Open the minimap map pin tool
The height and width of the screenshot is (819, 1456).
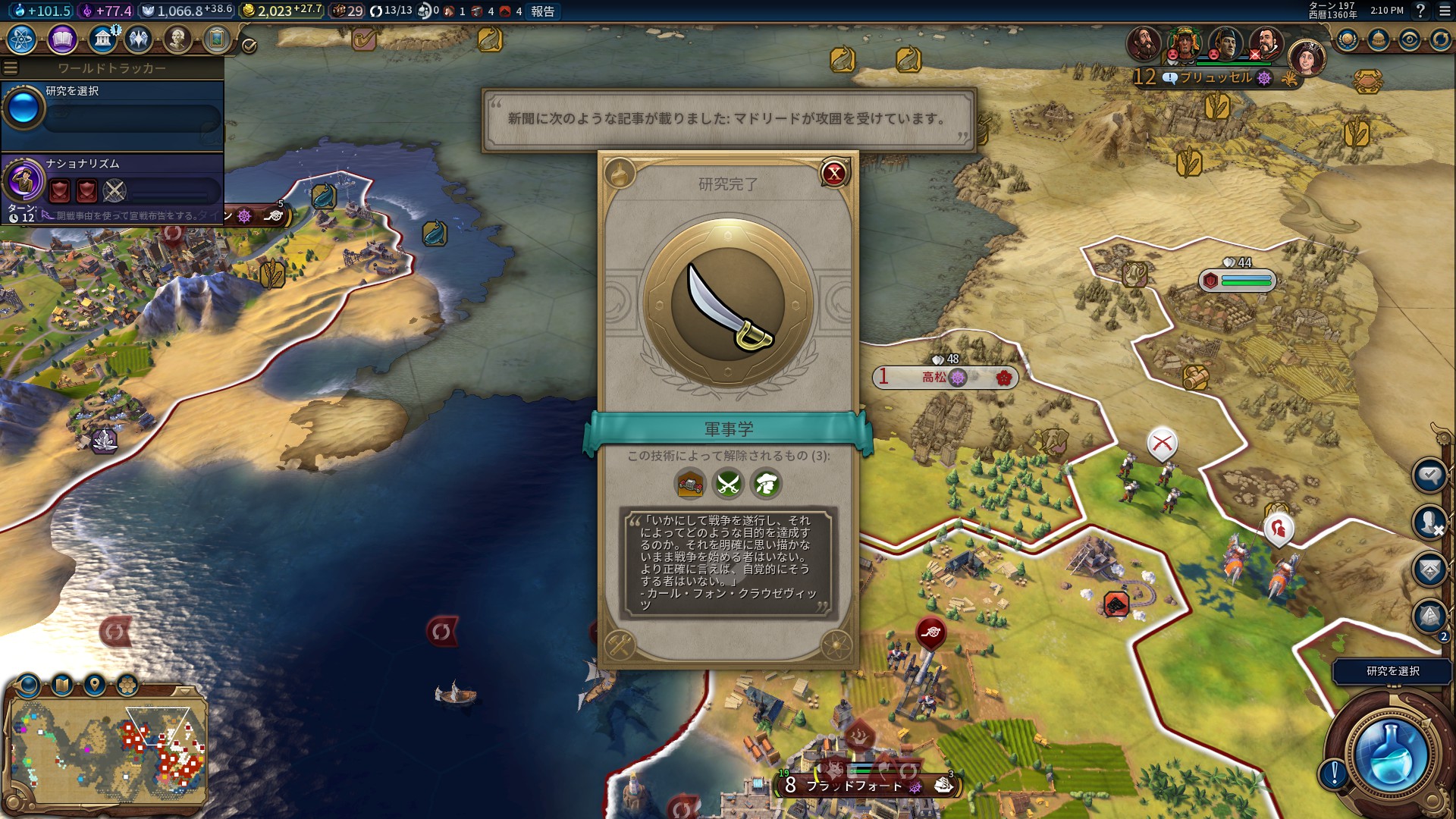tap(95, 686)
